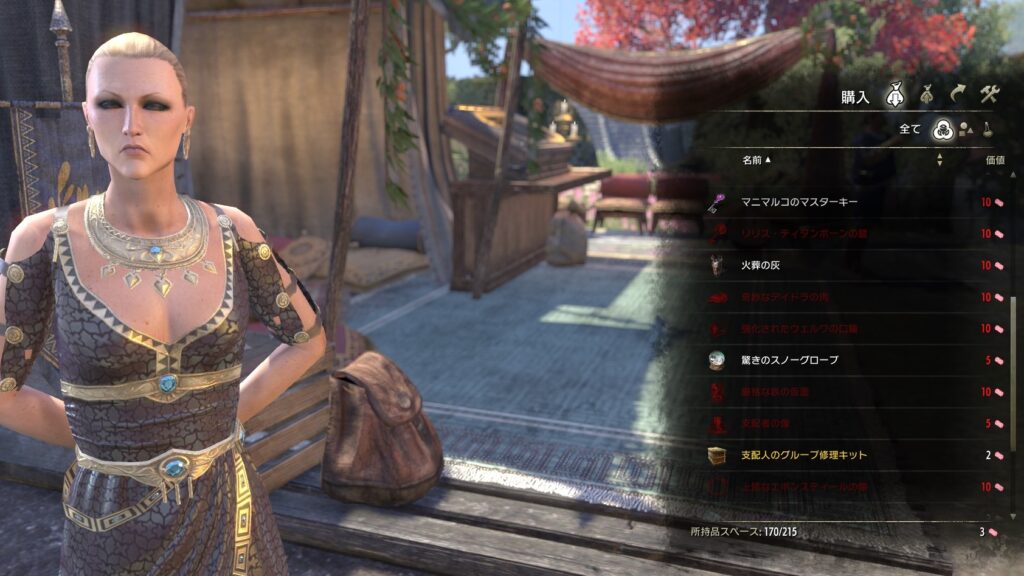Switch to the sell money-bag tab

point(927,96)
